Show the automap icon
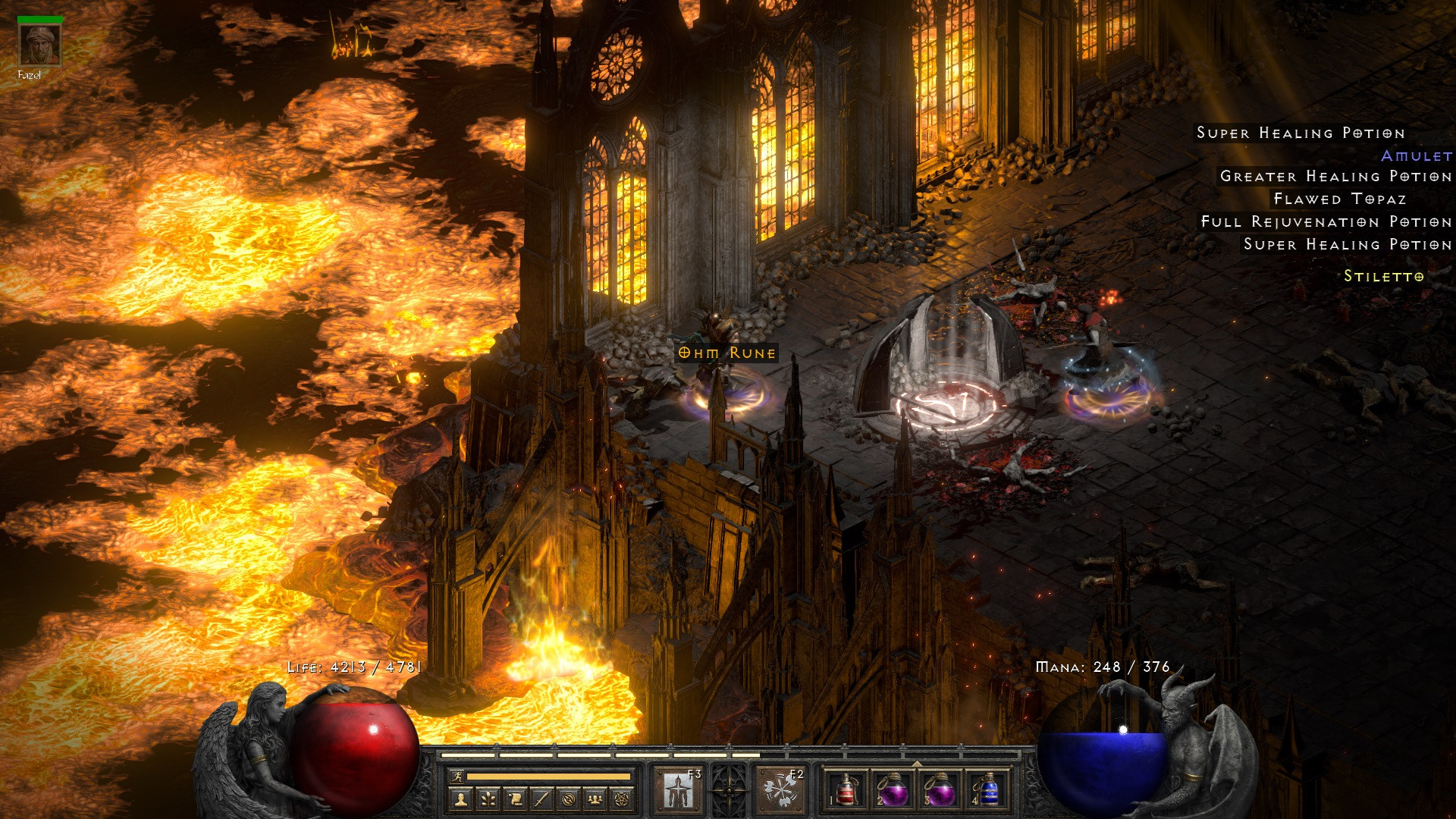This screenshot has height=819, width=1456. (x=569, y=799)
